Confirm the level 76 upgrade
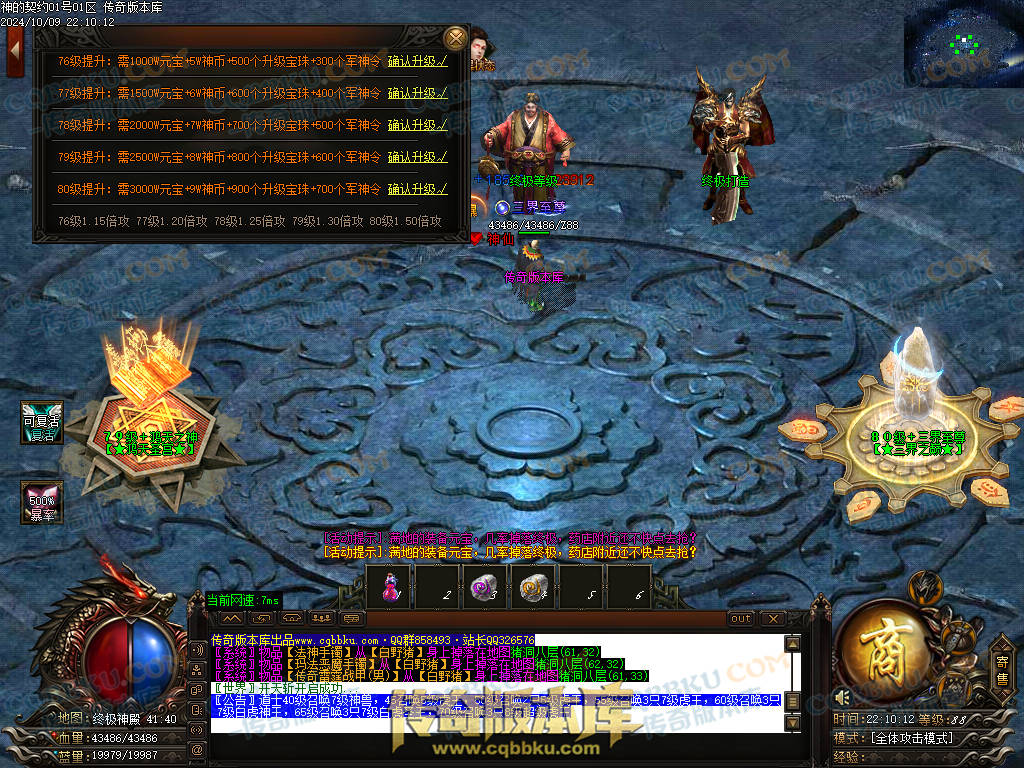1024x768 pixels. coord(417,61)
